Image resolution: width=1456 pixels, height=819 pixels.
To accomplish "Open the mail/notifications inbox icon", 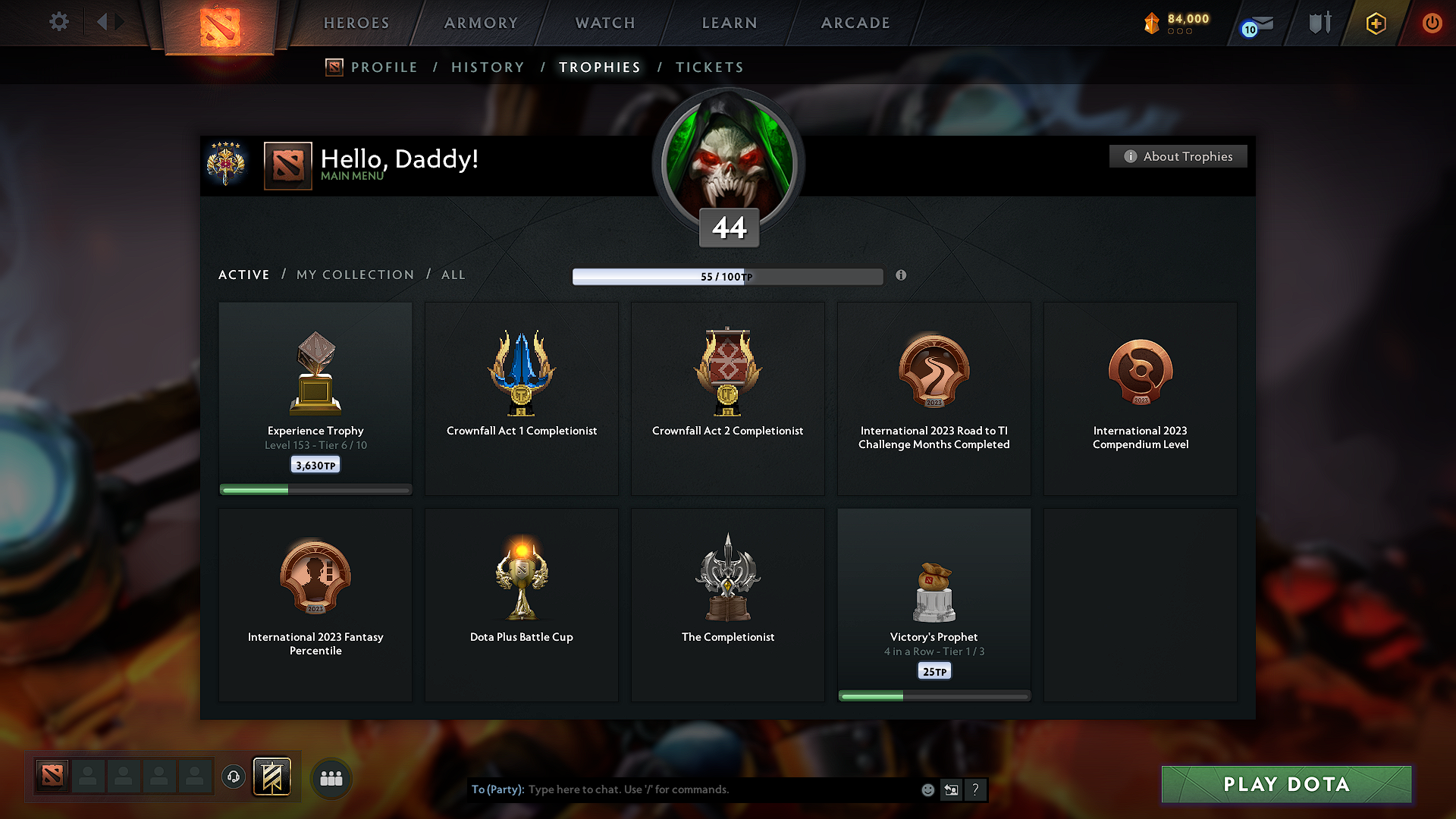I will [1257, 23].
